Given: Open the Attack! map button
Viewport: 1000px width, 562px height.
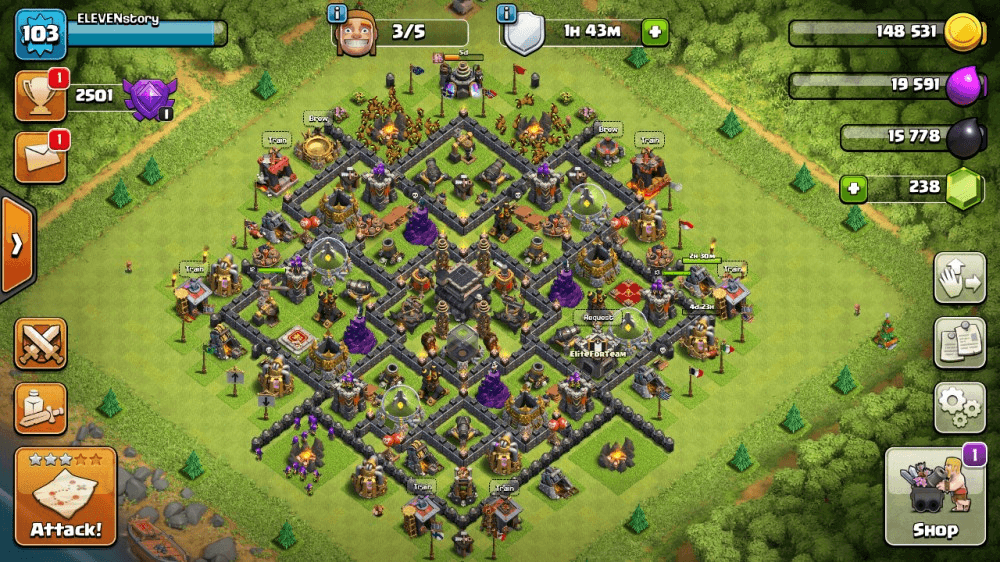Looking at the screenshot, I should click(65, 496).
